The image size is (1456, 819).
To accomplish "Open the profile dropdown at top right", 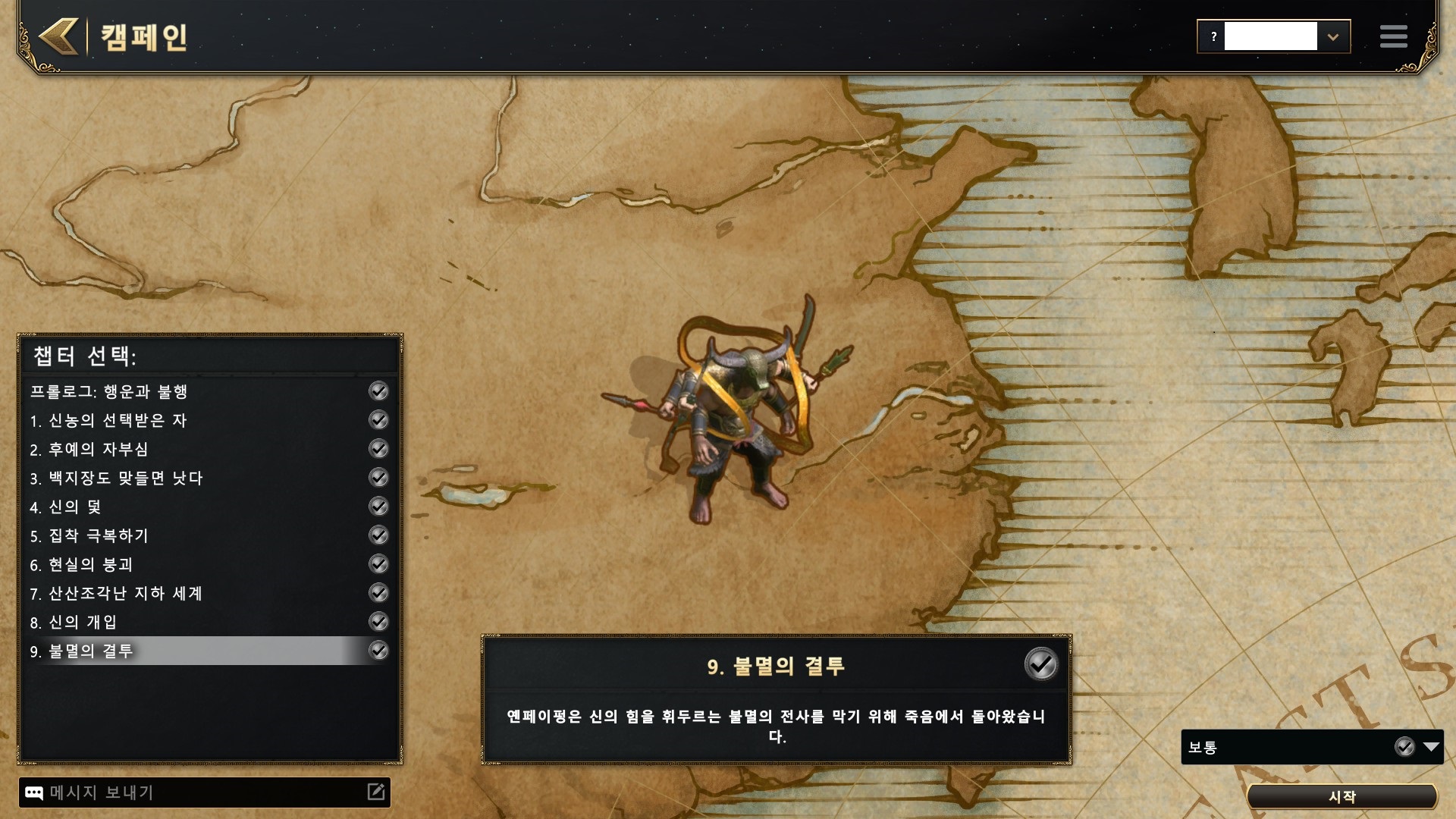I will click(1332, 36).
